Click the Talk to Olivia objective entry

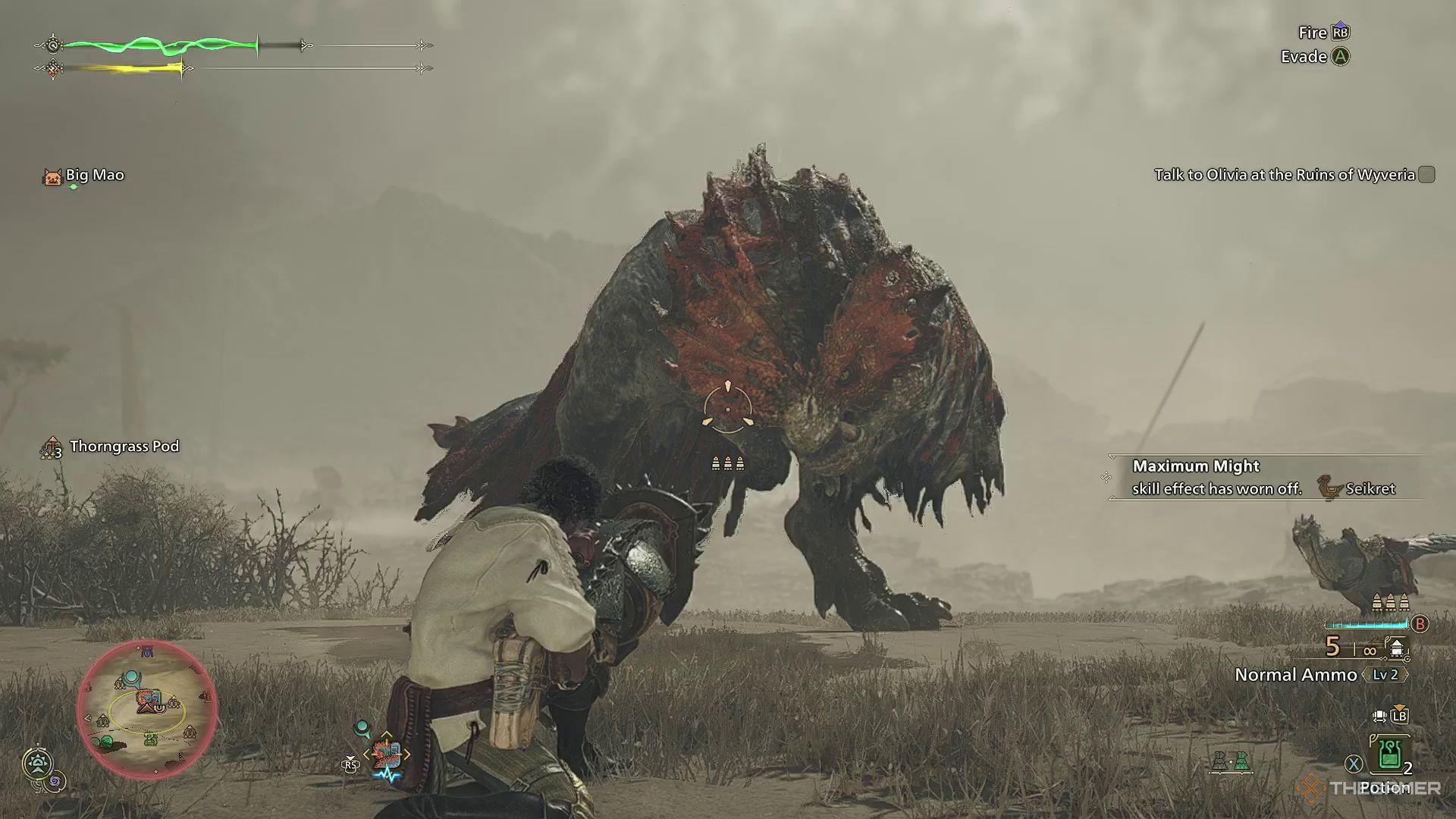point(1285,174)
